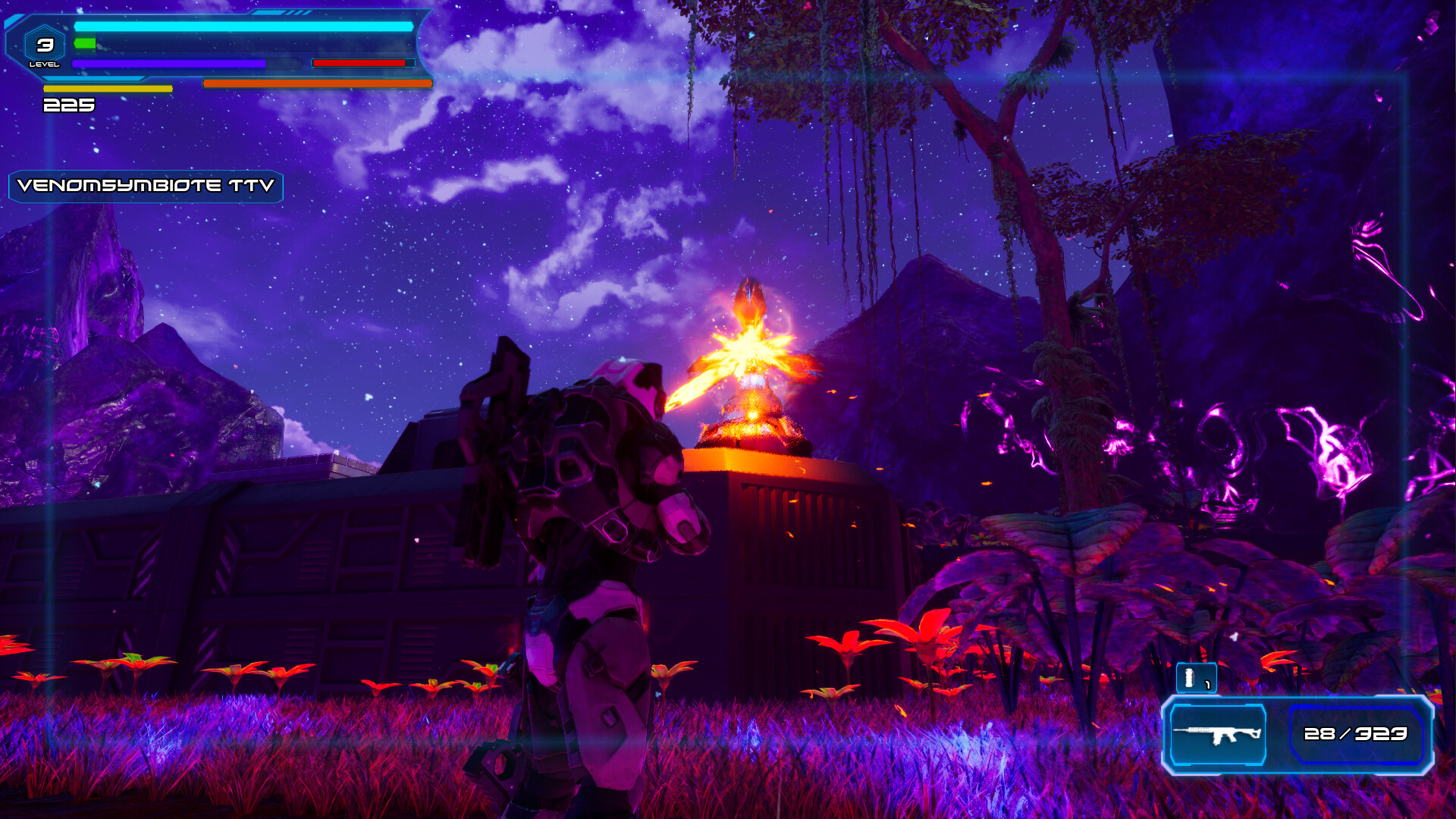Screen dimensions: 1456x819
Task: Click the grenade item icon
Action: pos(1195,677)
